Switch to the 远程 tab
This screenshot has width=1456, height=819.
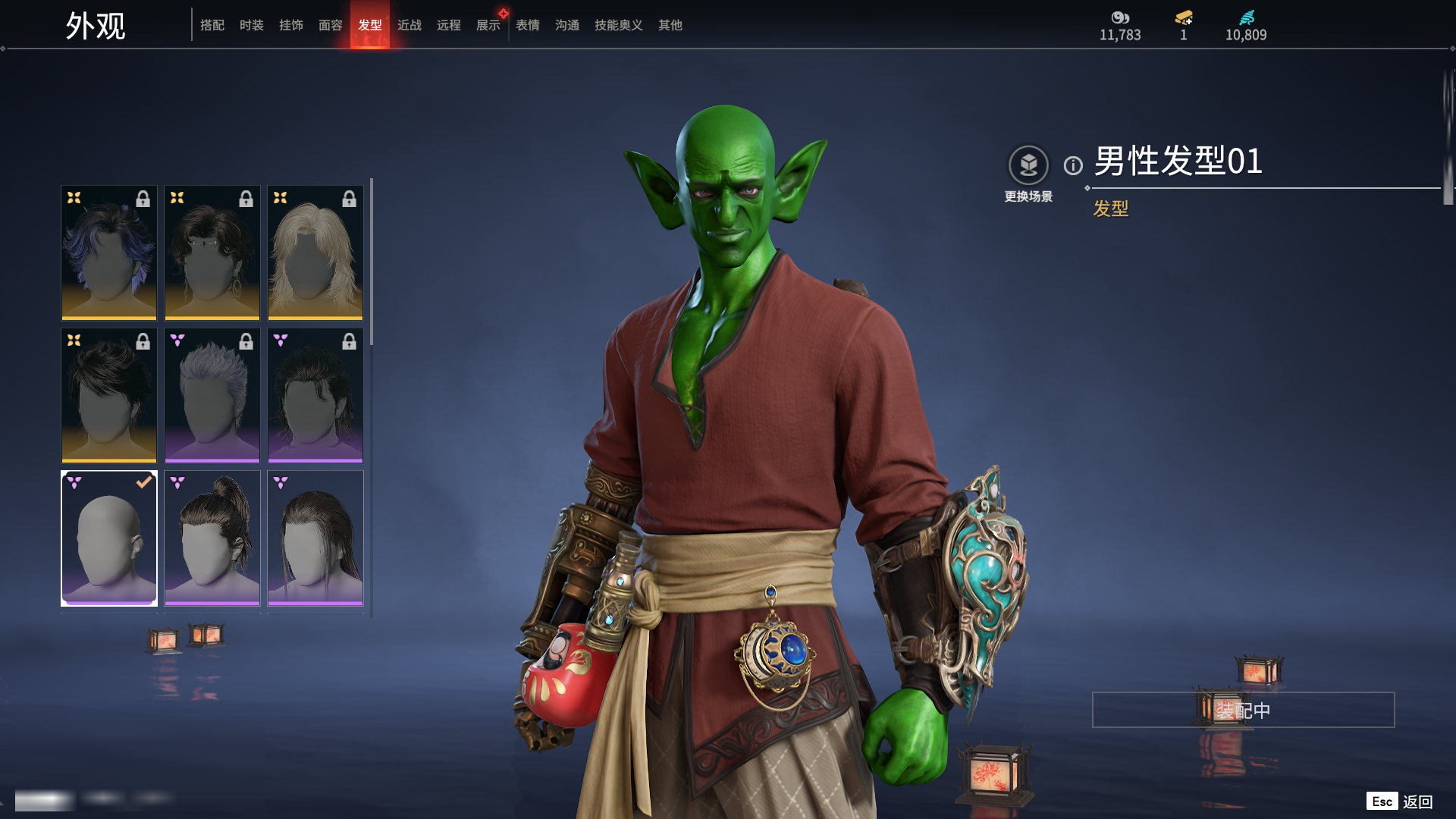448,25
